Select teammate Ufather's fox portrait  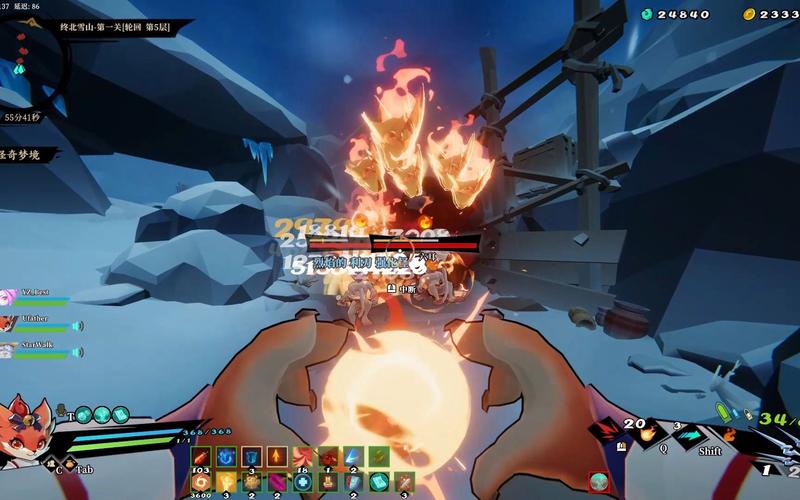tap(8, 324)
